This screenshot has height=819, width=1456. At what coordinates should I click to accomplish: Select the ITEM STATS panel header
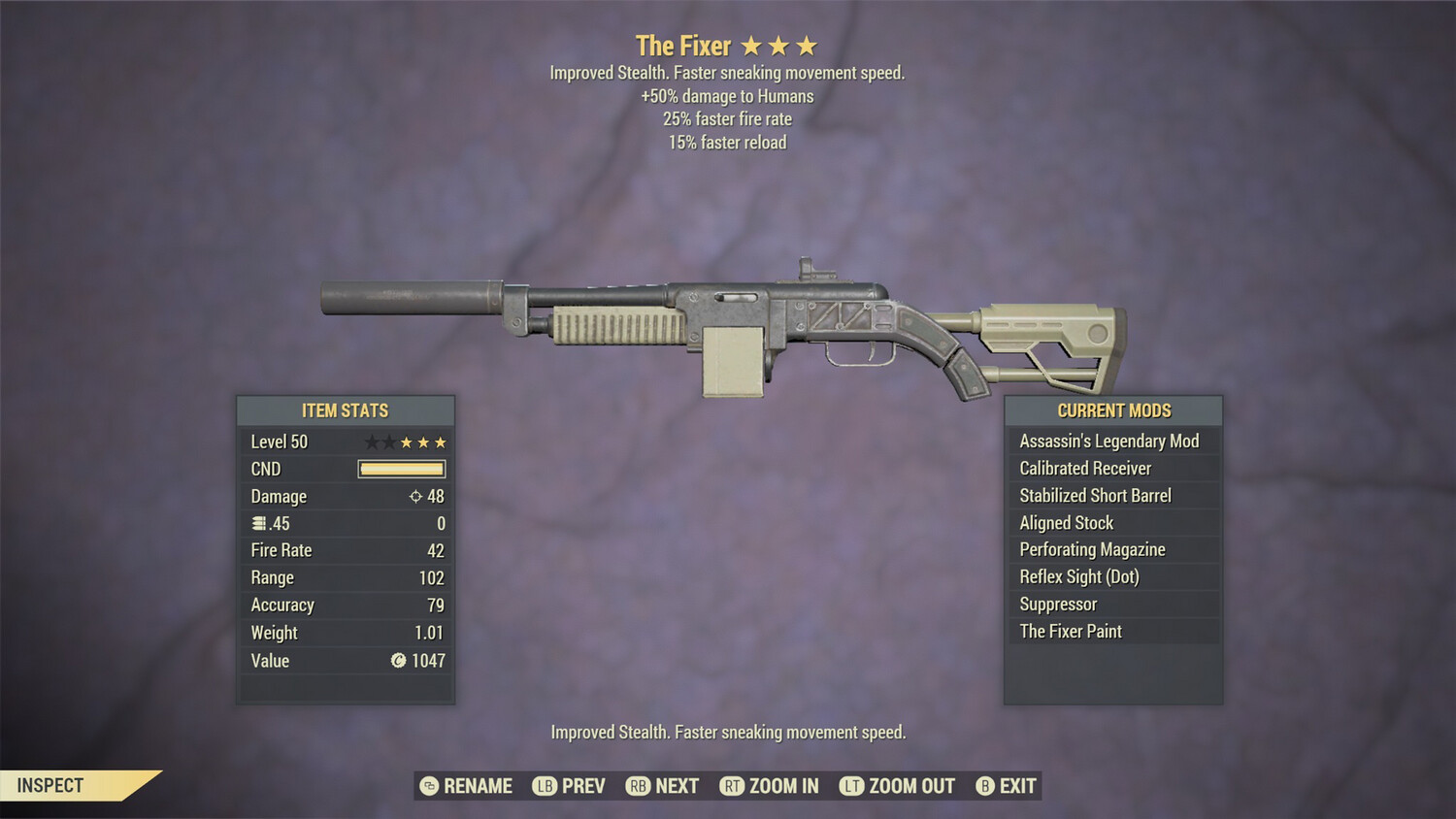point(345,410)
